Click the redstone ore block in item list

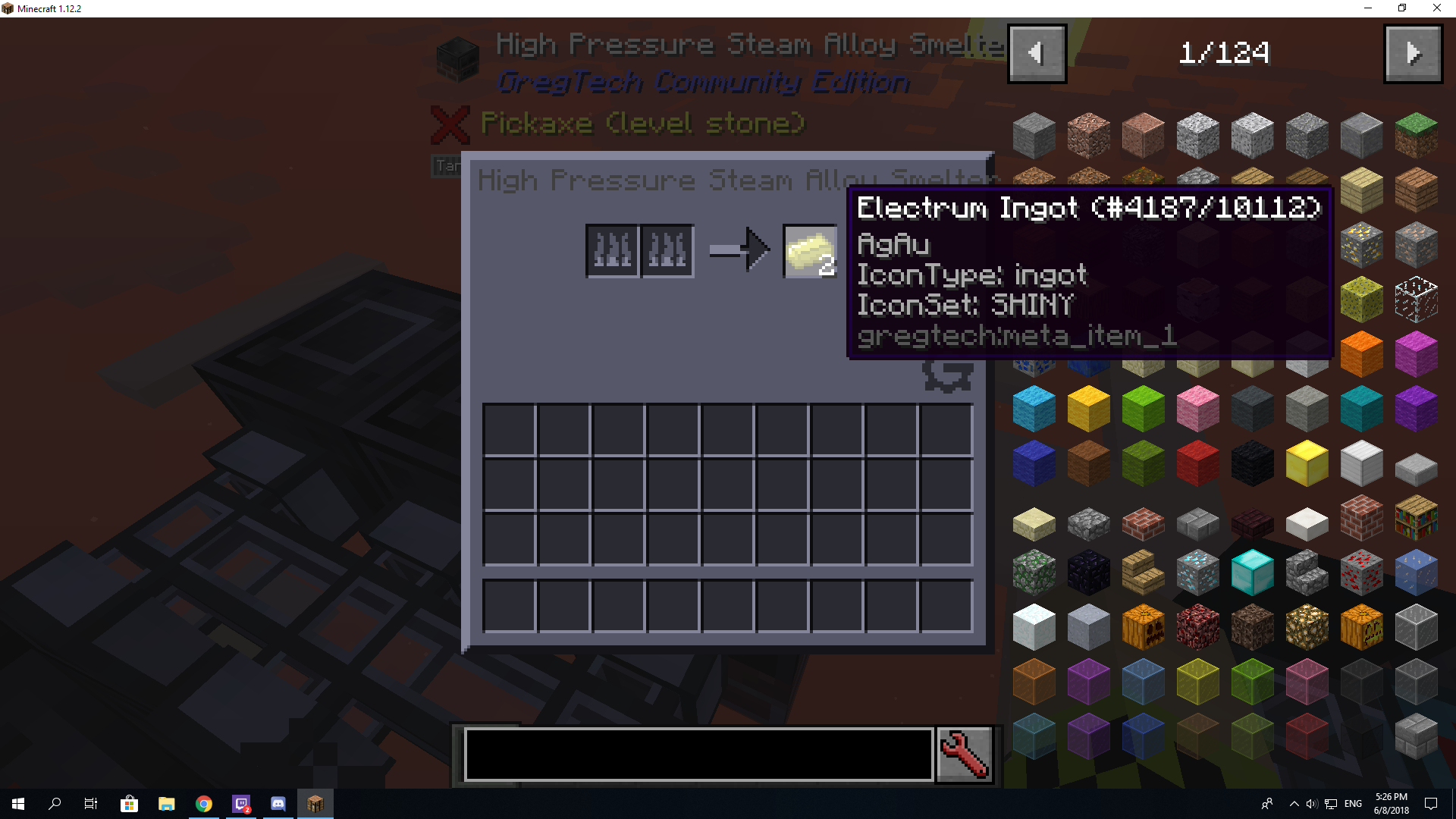point(1361,573)
